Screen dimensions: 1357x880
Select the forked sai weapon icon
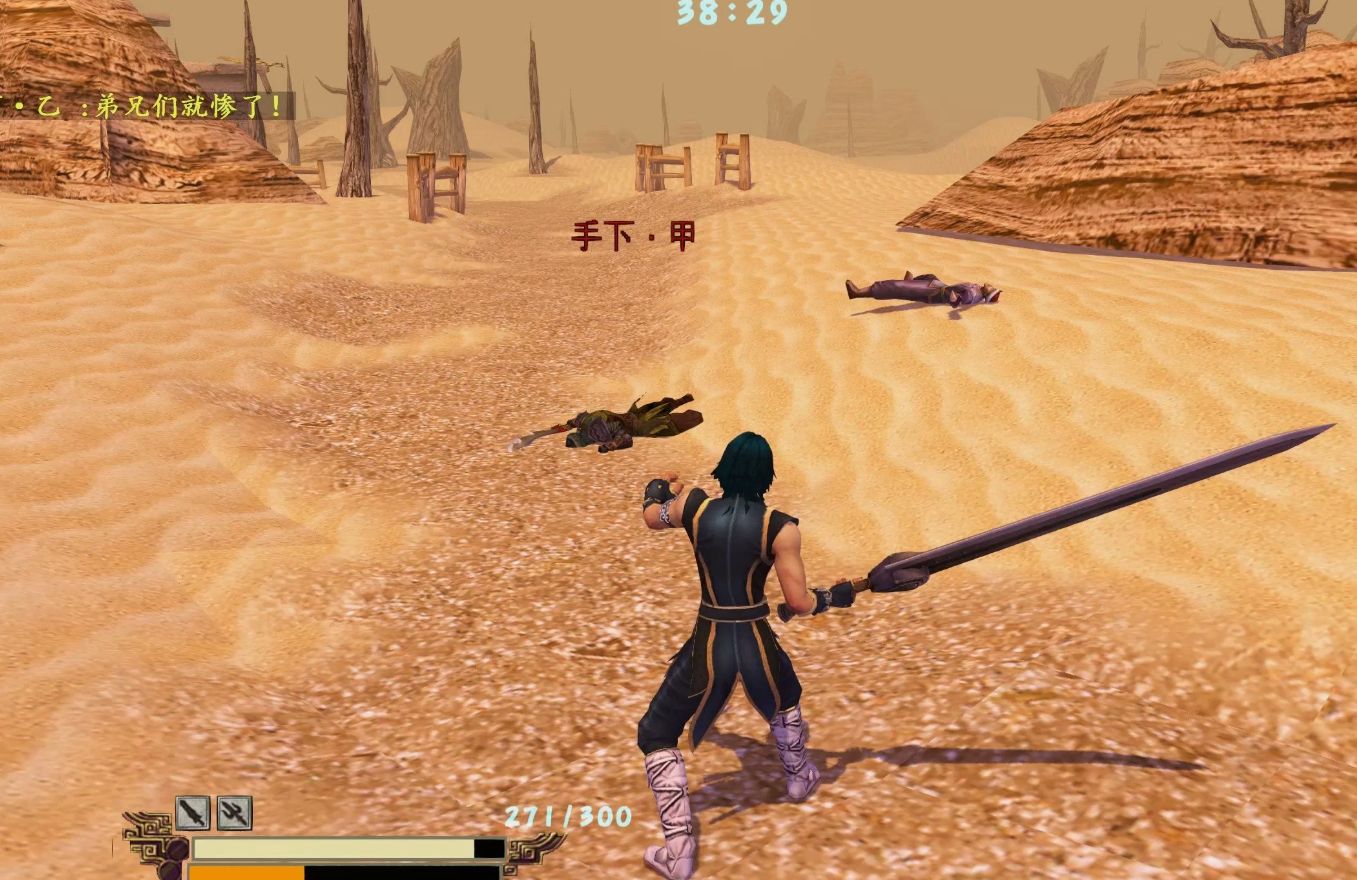(x=234, y=813)
